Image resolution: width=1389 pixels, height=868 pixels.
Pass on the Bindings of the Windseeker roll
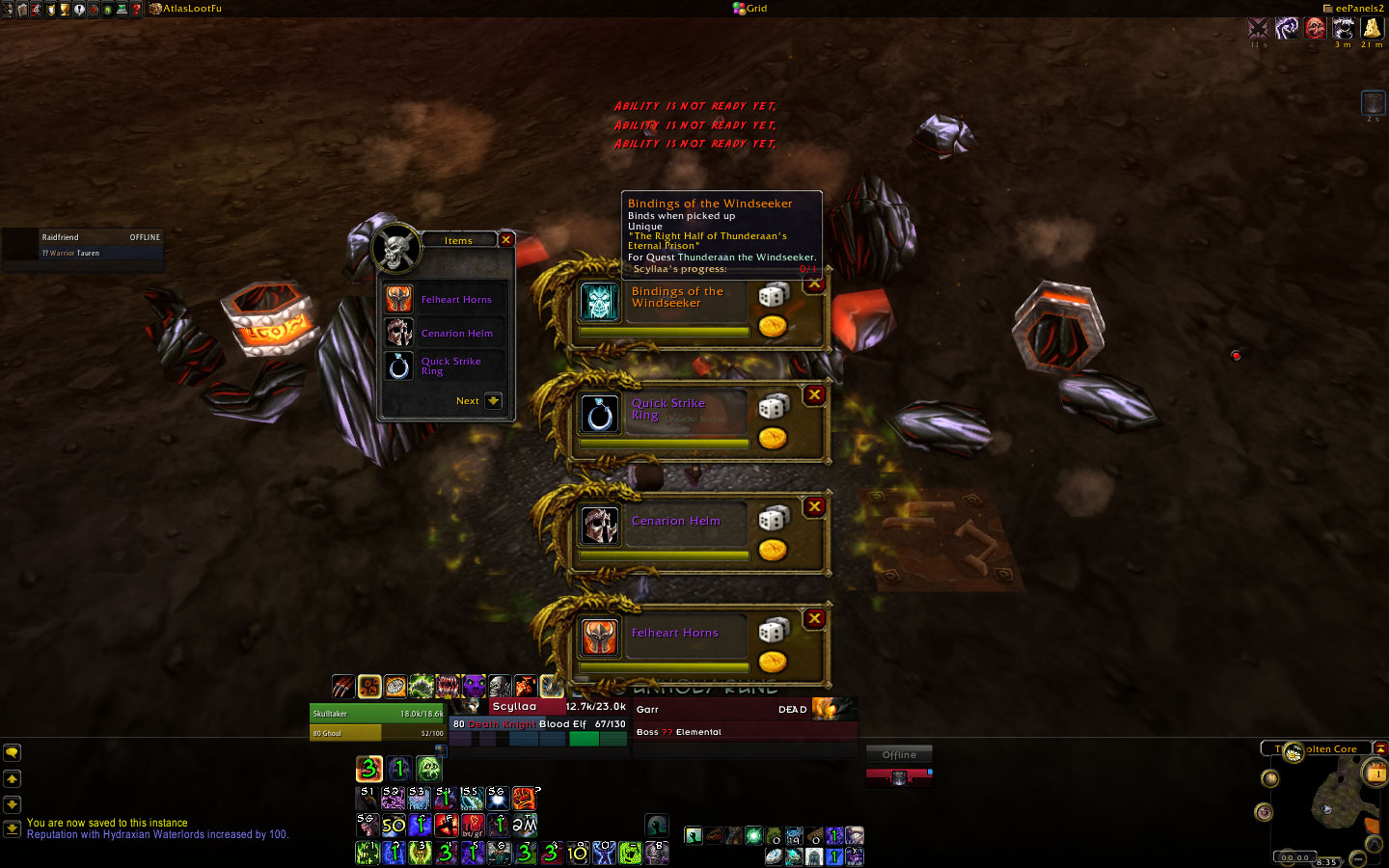[x=815, y=284]
